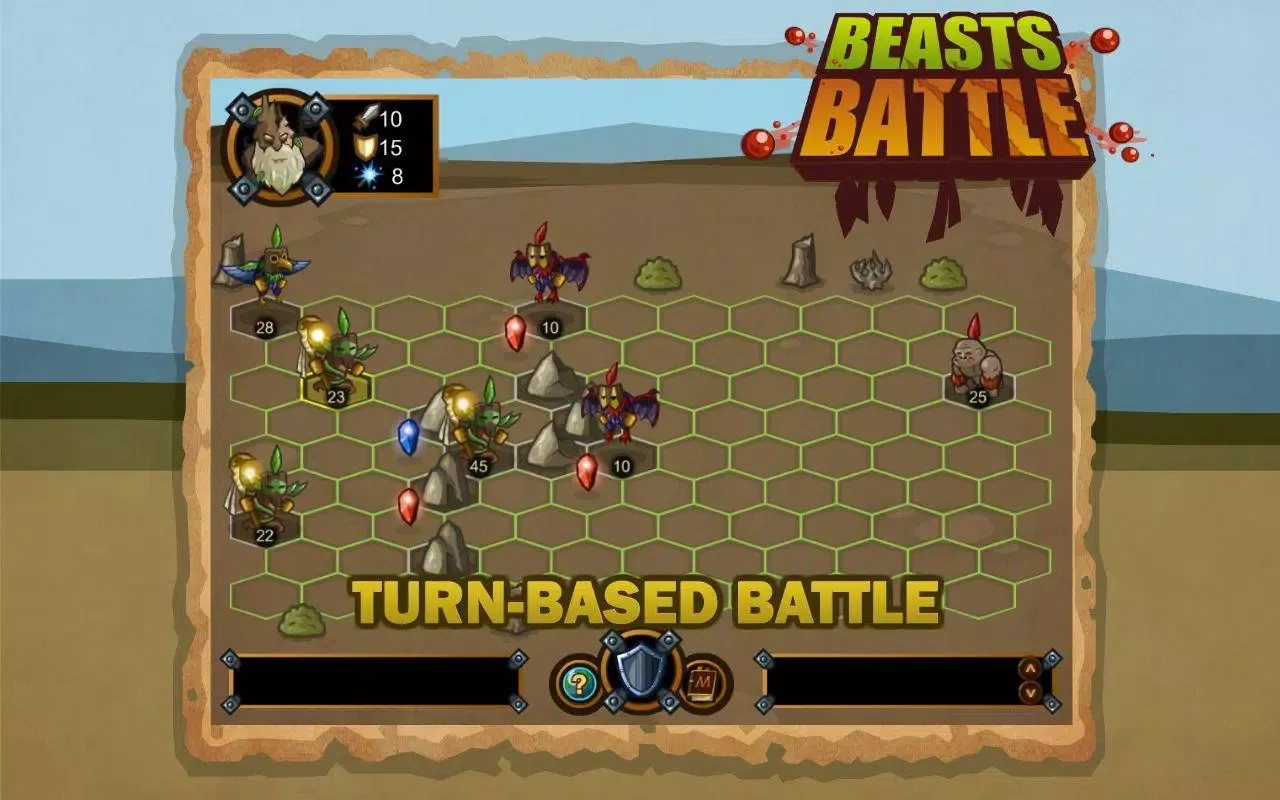The image size is (1280, 800).
Task: Click the TURN-BASED BATTLE banner text
Action: [648, 600]
